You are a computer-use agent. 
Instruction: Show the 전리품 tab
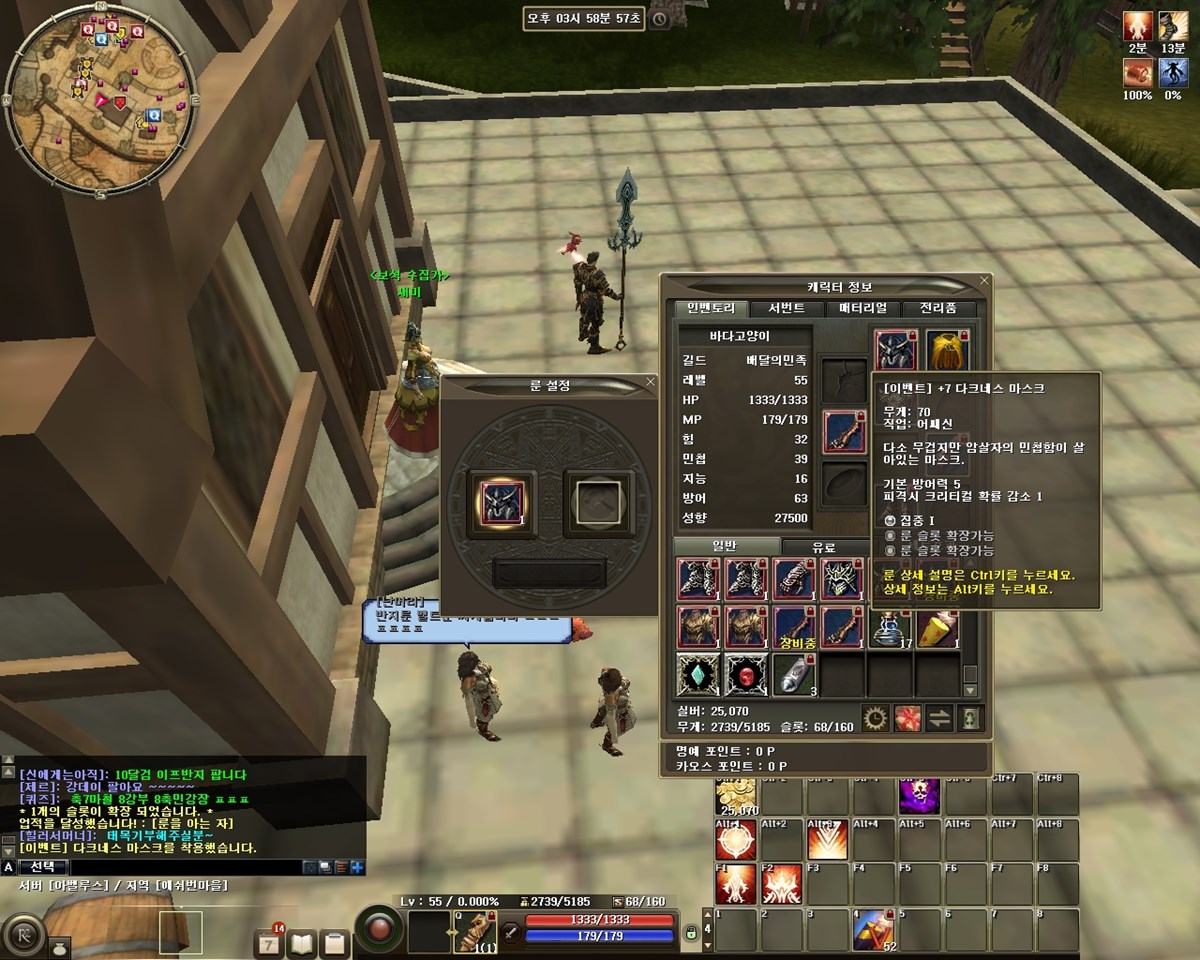pyautogui.click(x=938, y=309)
